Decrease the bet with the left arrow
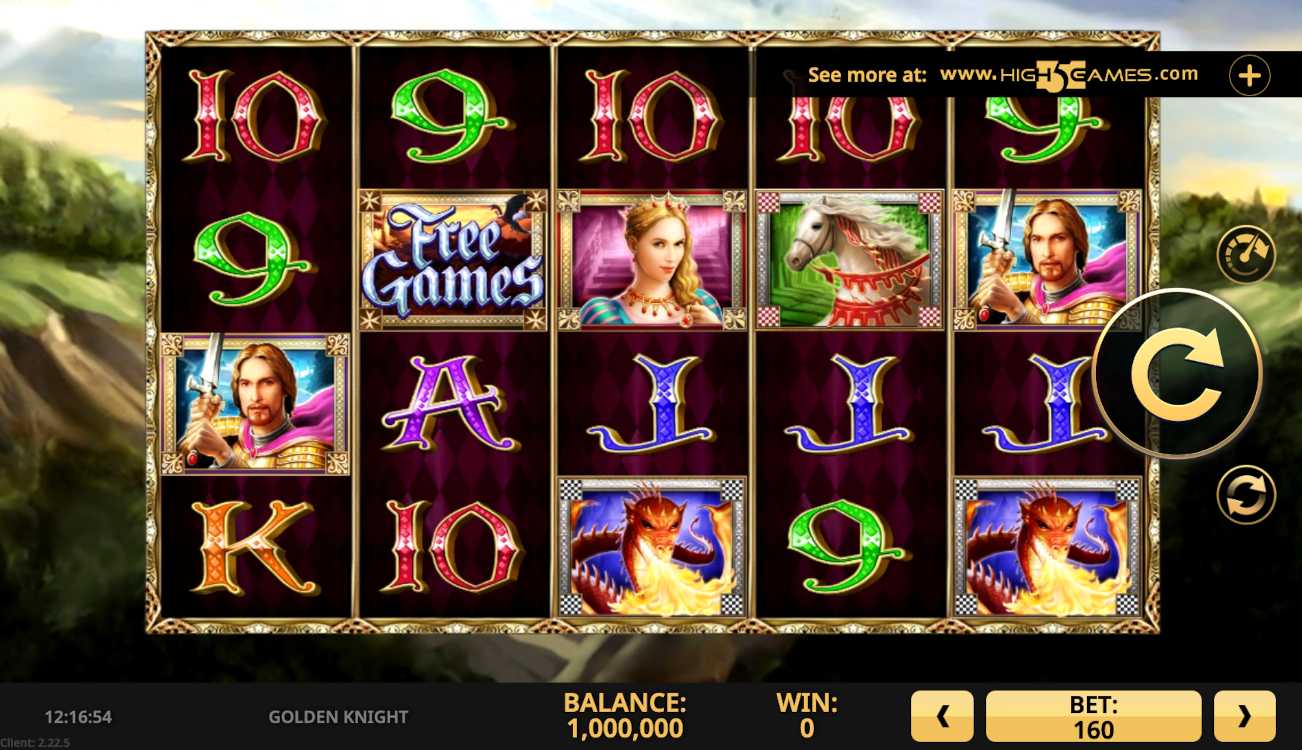 click(941, 716)
